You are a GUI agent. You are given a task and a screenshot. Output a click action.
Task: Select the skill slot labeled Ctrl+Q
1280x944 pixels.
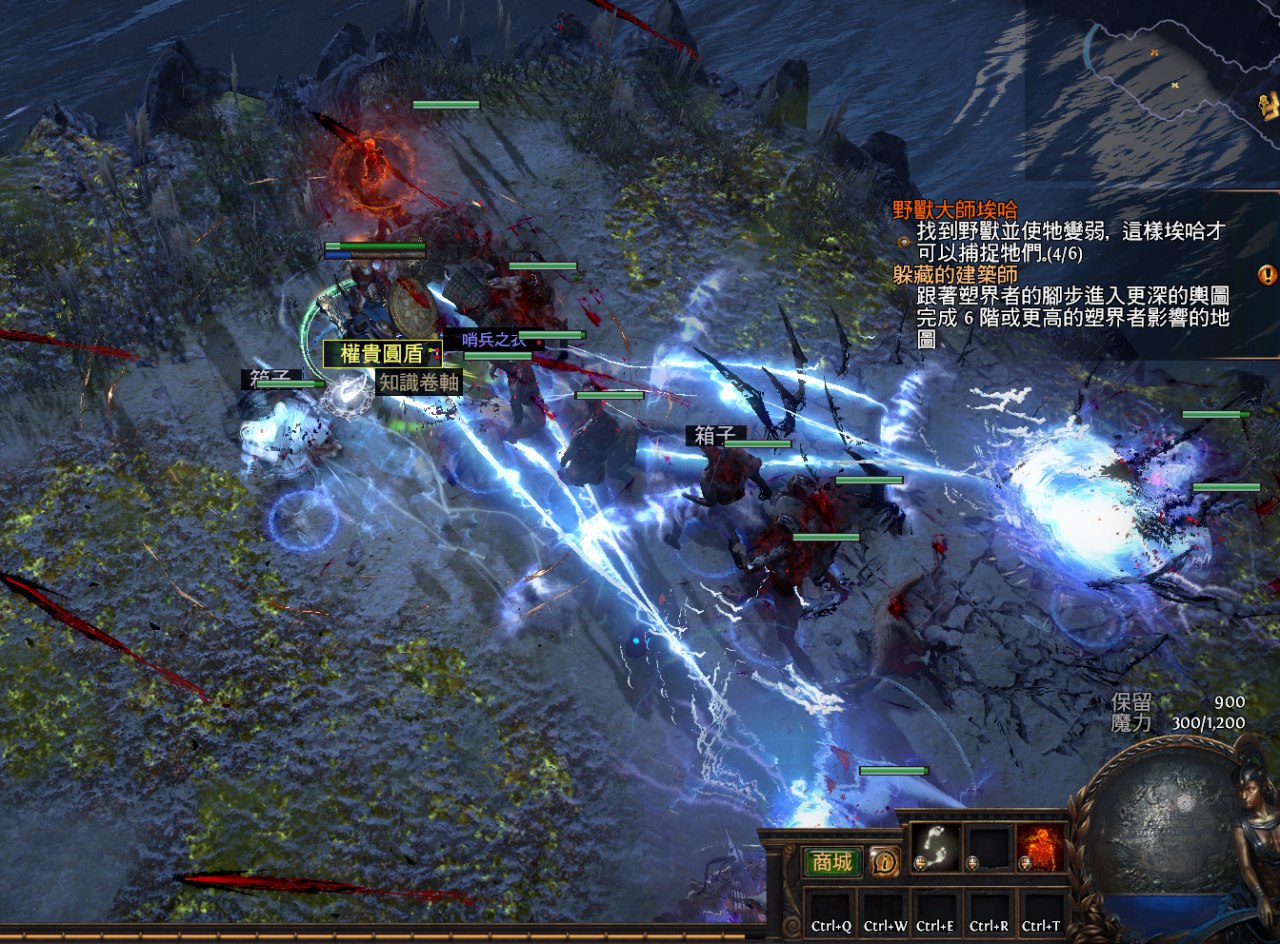click(x=831, y=913)
